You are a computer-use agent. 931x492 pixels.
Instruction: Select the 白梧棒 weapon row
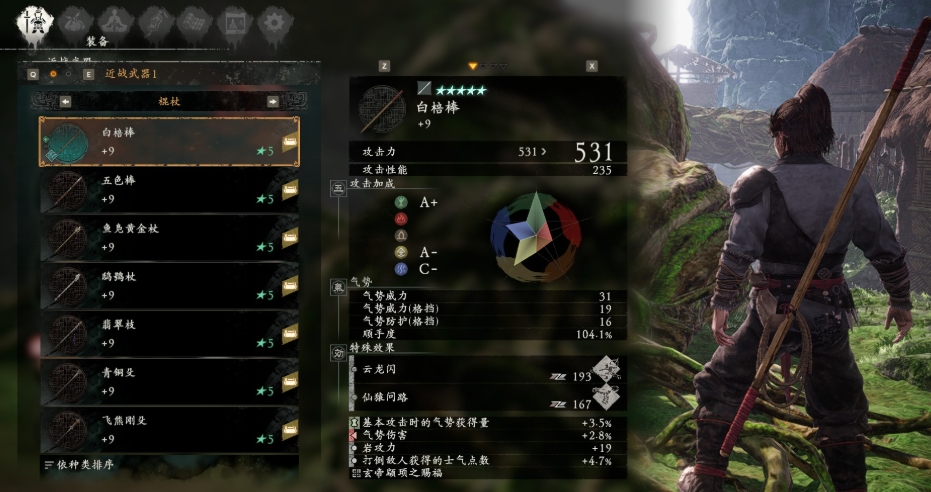168,141
